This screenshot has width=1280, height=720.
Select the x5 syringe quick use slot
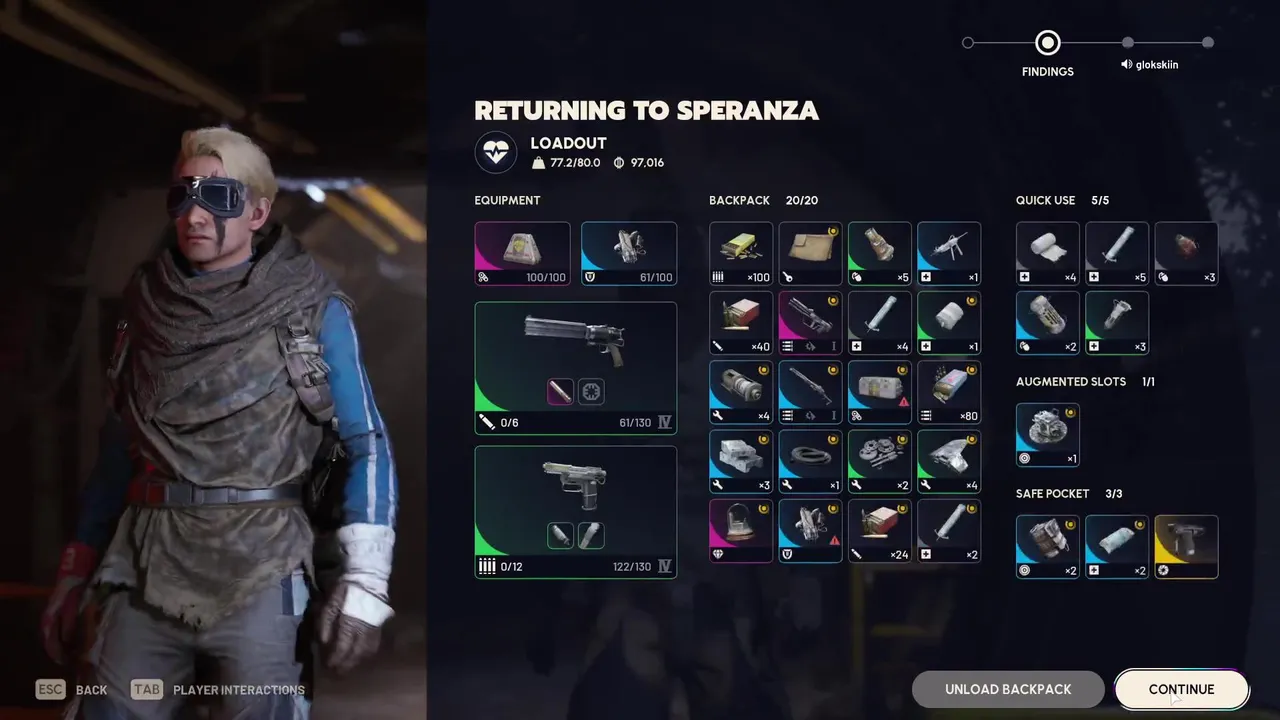coord(1117,253)
